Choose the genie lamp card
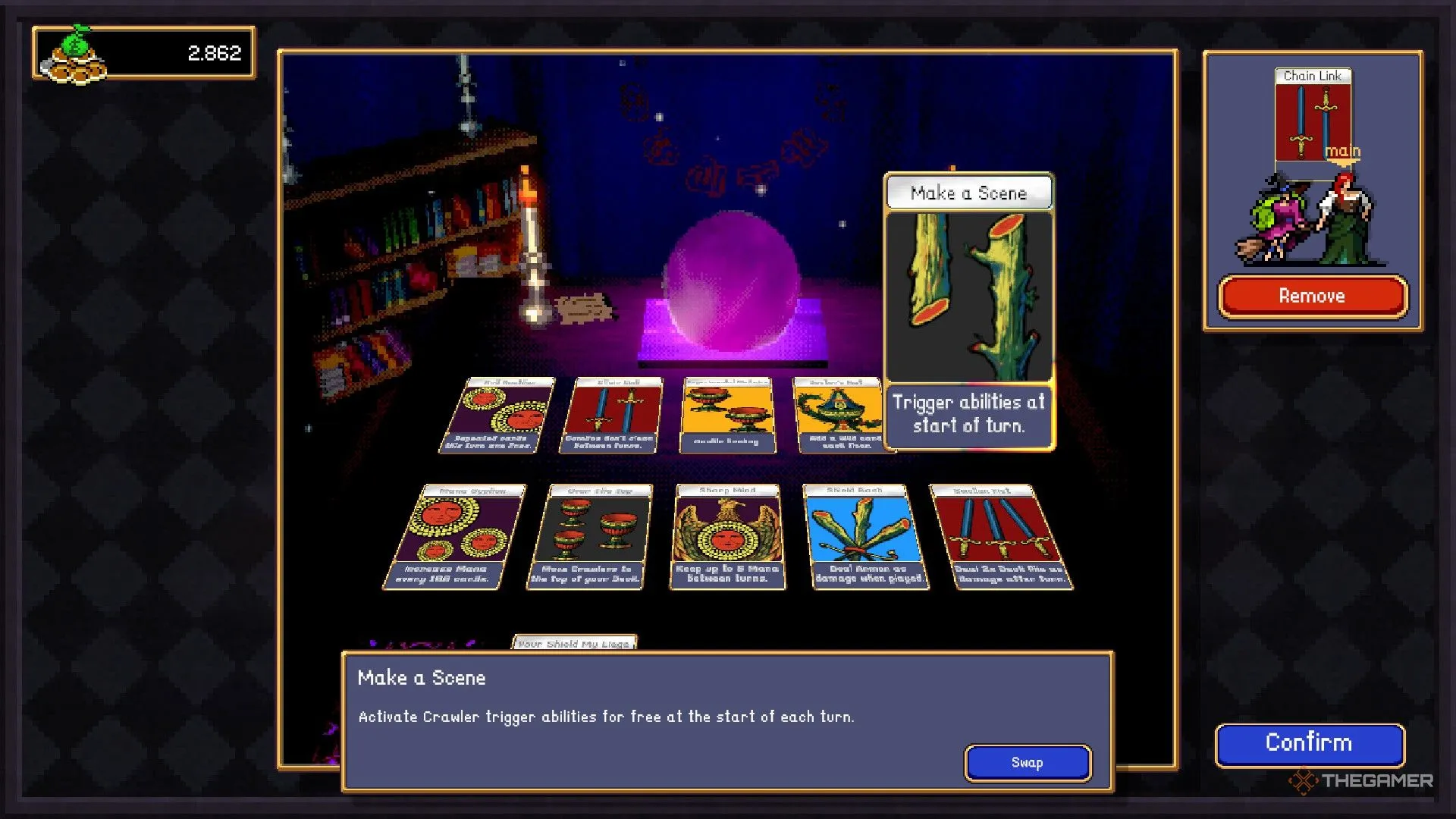The width and height of the screenshot is (1456, 819). [842, 416]
